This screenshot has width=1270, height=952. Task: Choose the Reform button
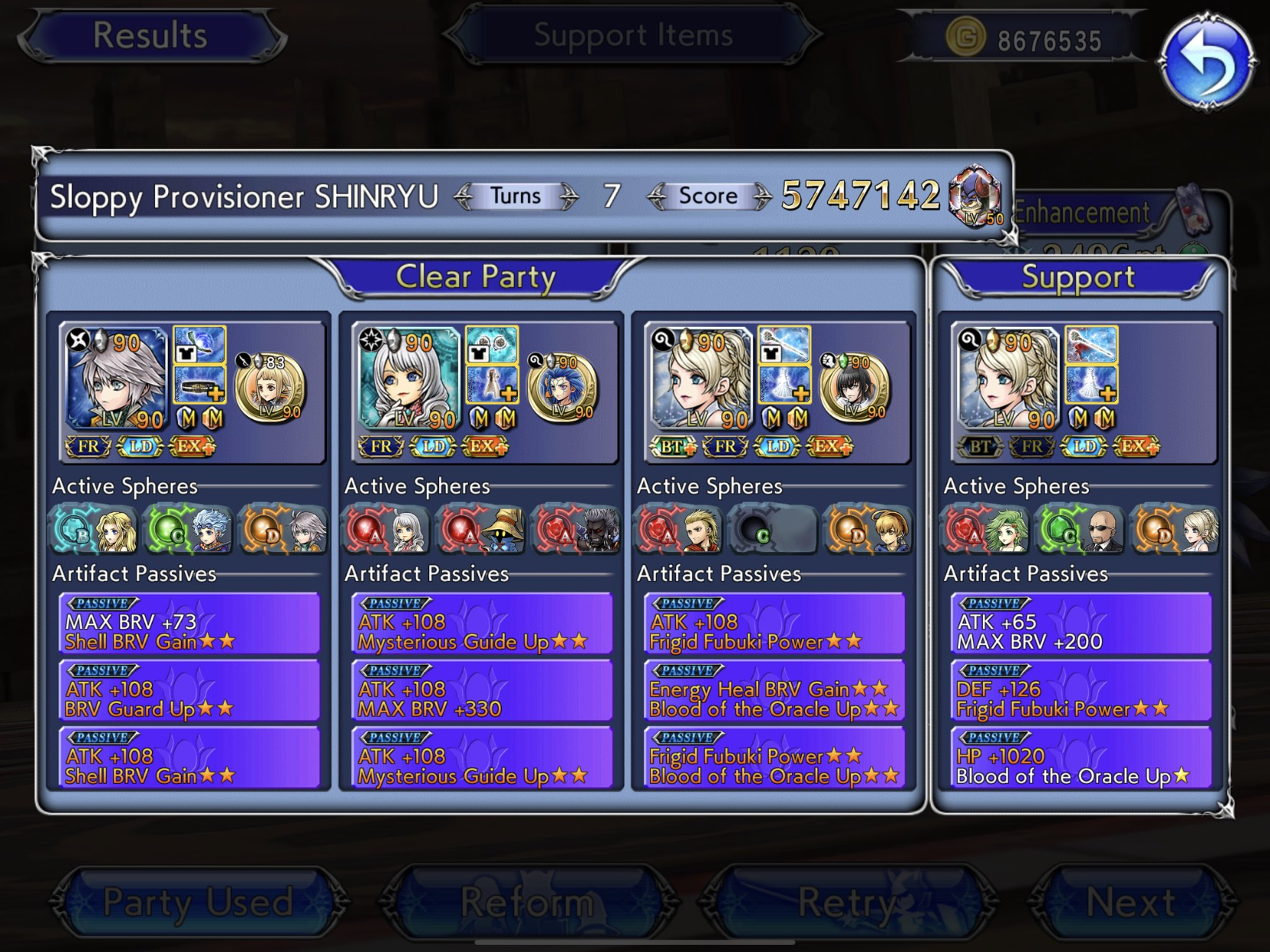point(528,902)
